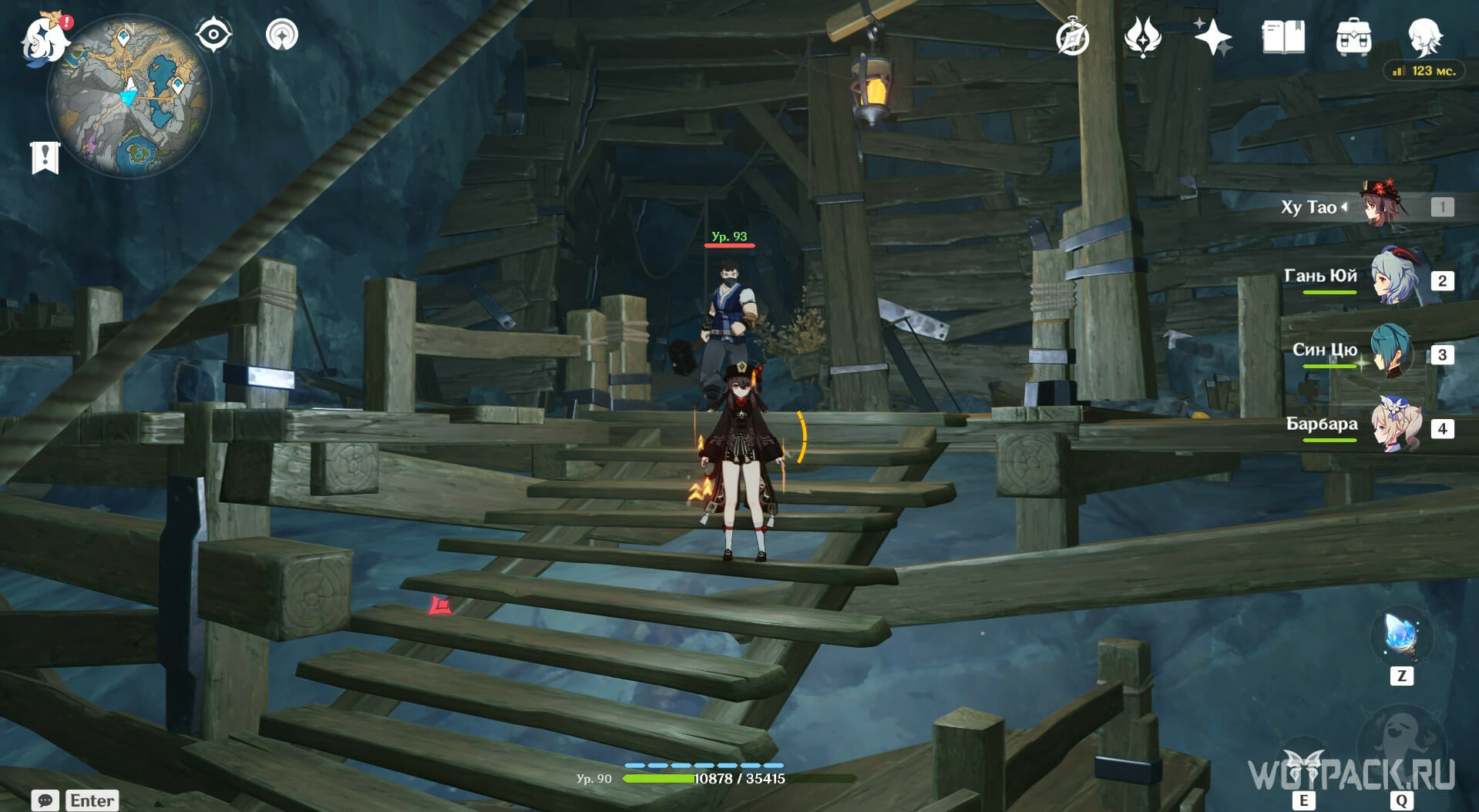1479x812 pixels.
Task: Open the chat speech bubble button
Action: click(x=45, y=800)
